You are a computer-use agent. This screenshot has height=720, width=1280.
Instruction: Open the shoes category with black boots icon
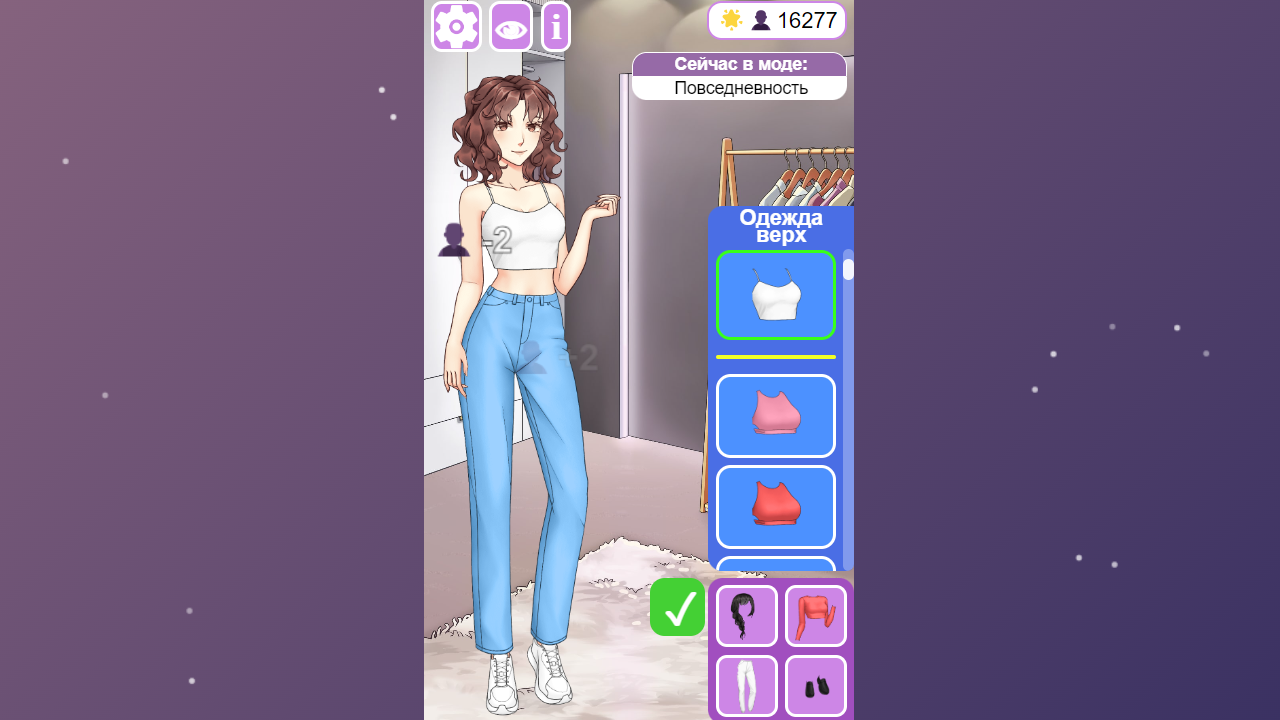(815, 686)
